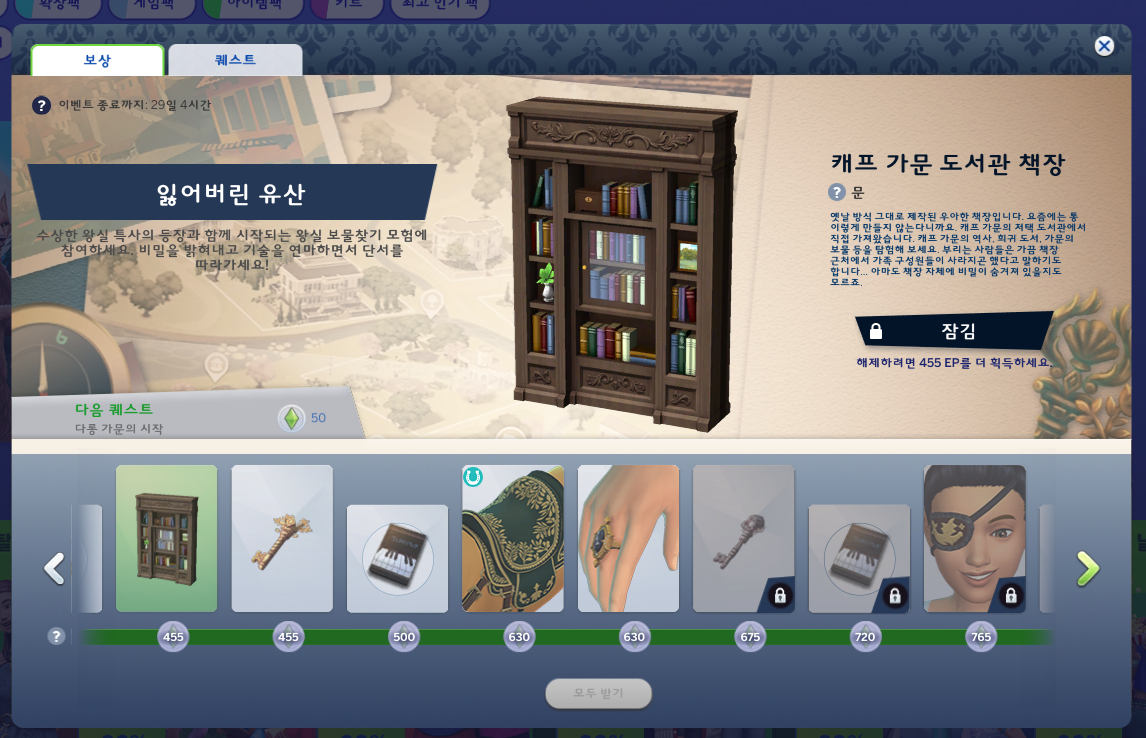The width and height of the screenshot is (1146, 738).
Task: Select the 보상 tab
Action: coord(97,60)
